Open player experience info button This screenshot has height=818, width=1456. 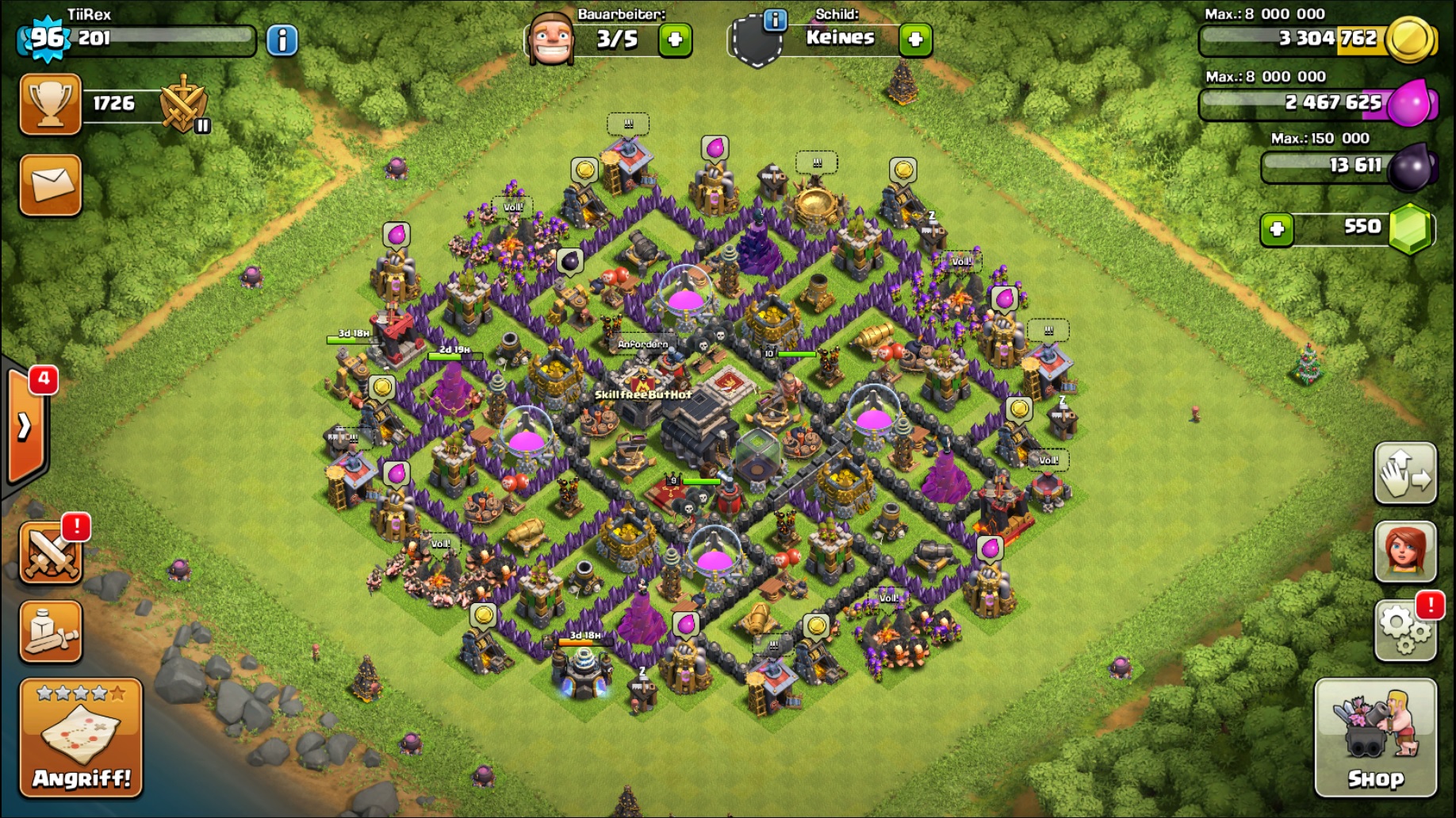(x=282, y=40)
